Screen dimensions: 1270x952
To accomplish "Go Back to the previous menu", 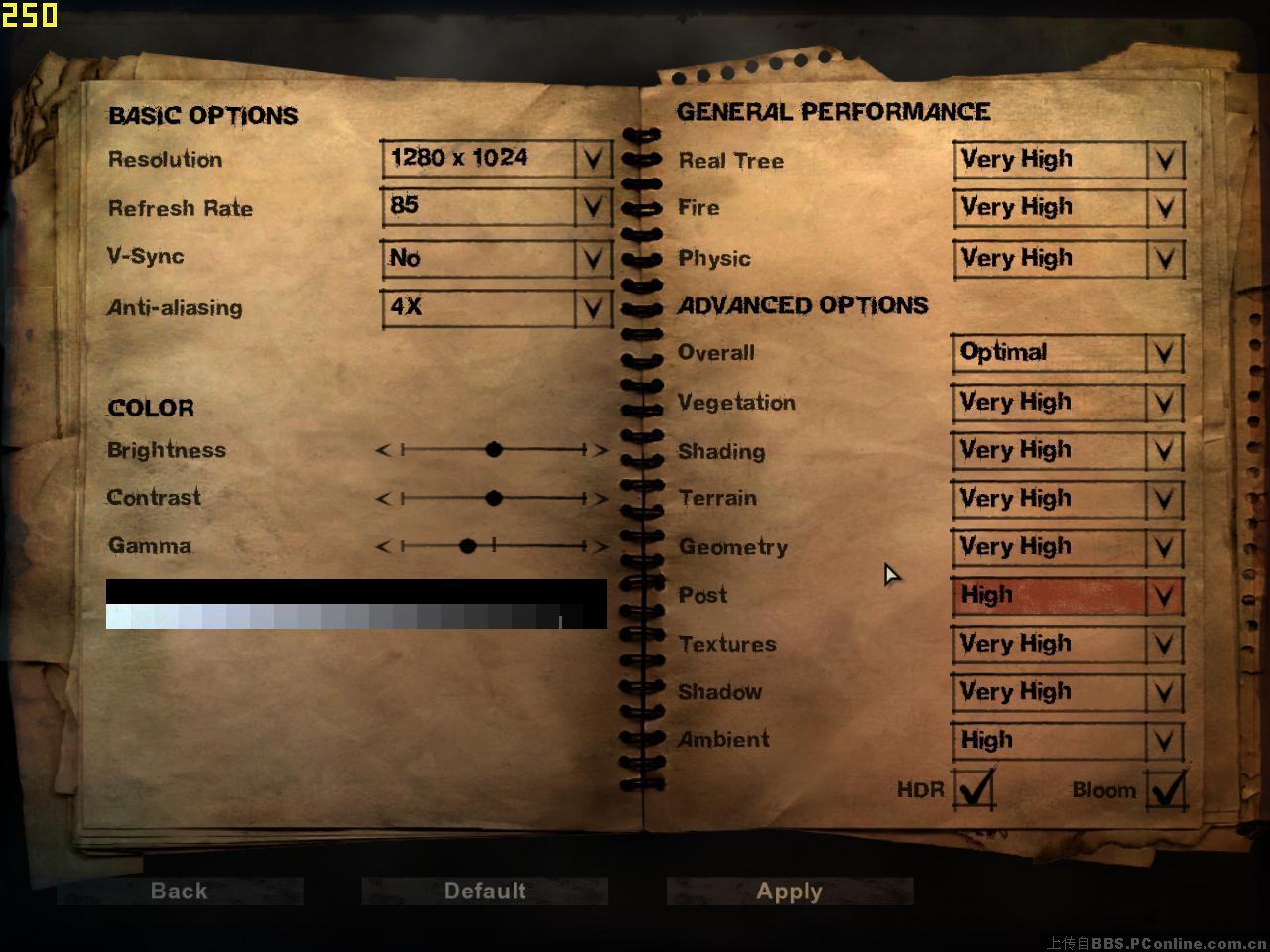I will click(180, 891).
